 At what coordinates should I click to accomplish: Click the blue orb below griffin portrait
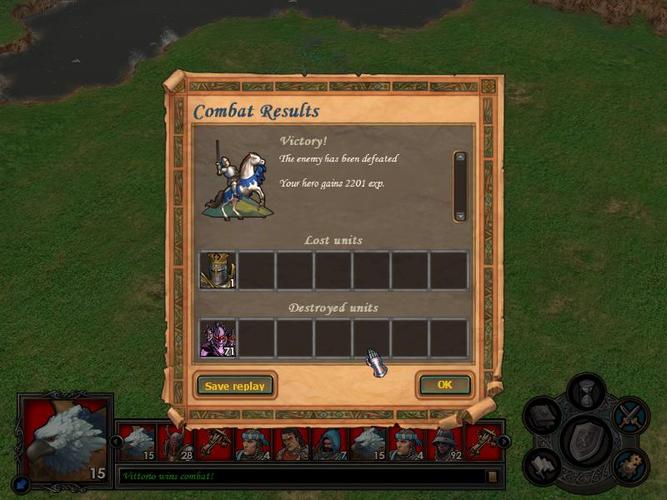pyautogui.click(x=22, y=482)
